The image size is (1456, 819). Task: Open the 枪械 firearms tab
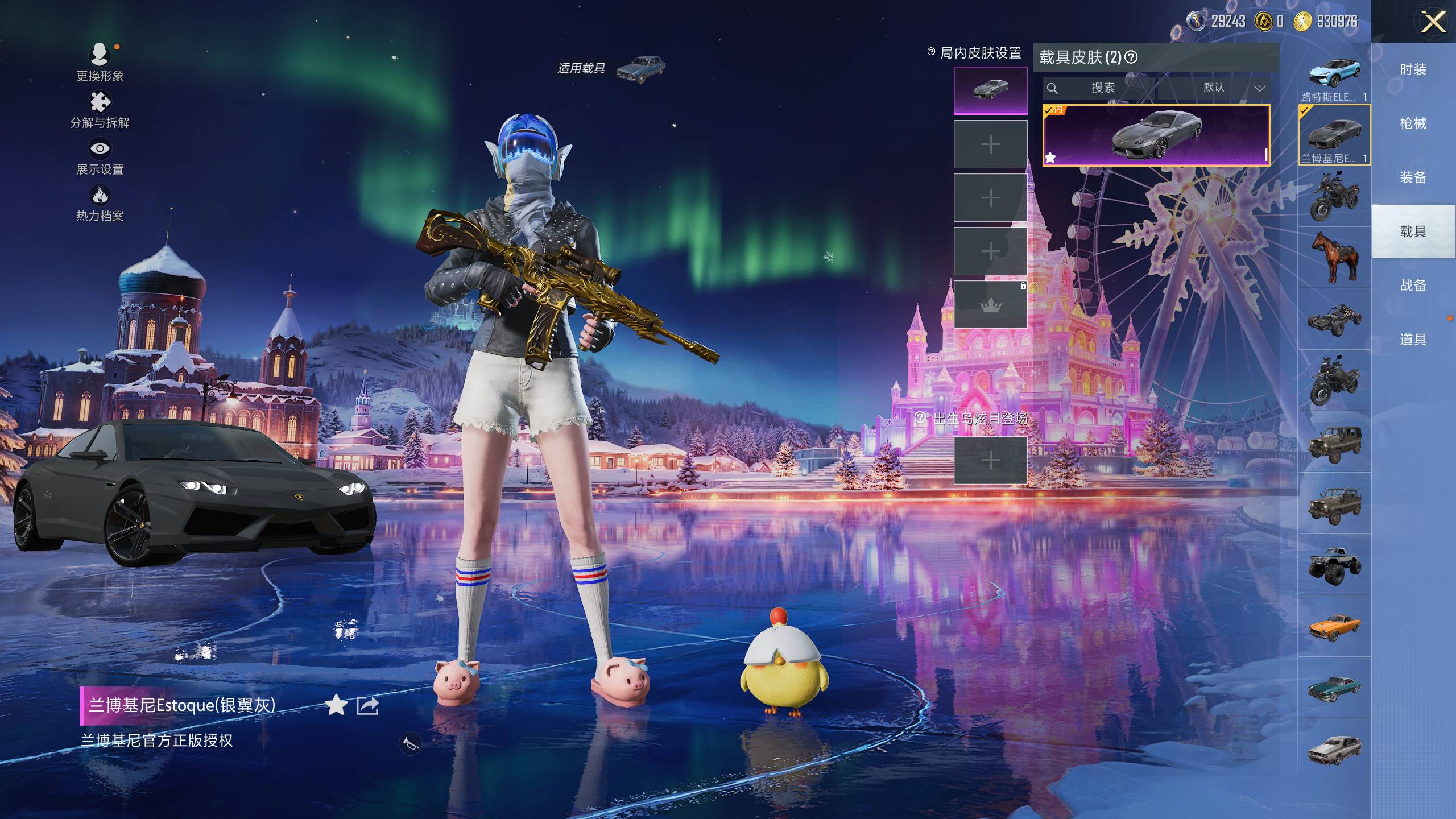tap(1413, 123)
